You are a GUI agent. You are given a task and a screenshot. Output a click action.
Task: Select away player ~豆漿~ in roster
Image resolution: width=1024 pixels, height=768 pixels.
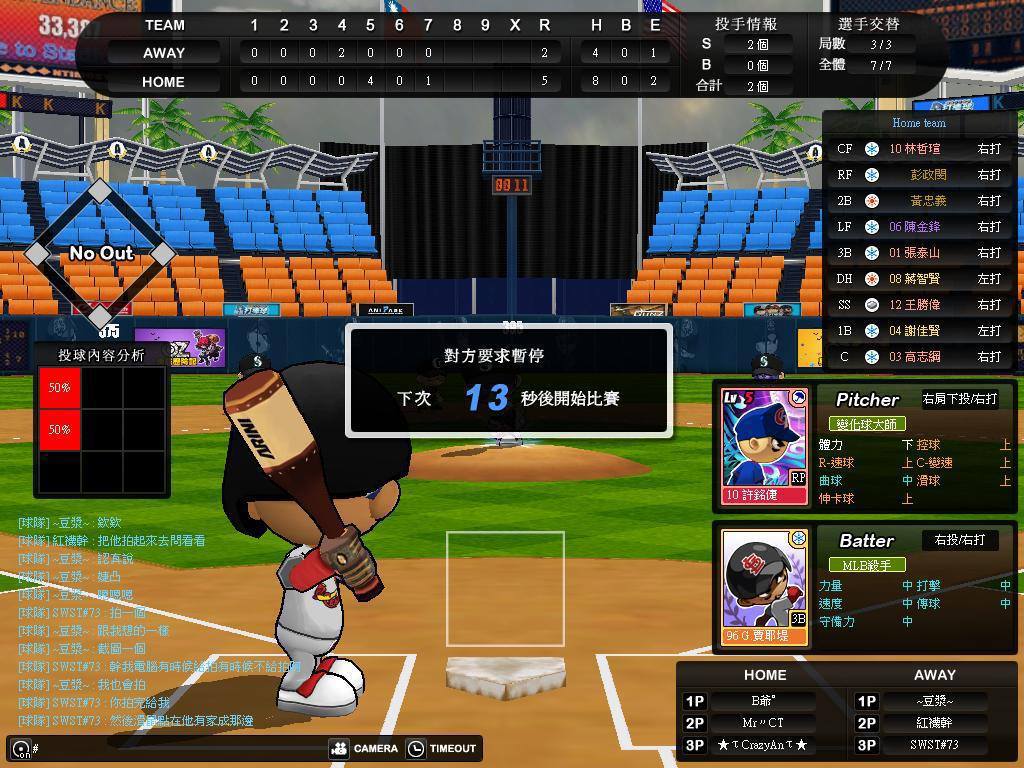(x=935, y=701)
